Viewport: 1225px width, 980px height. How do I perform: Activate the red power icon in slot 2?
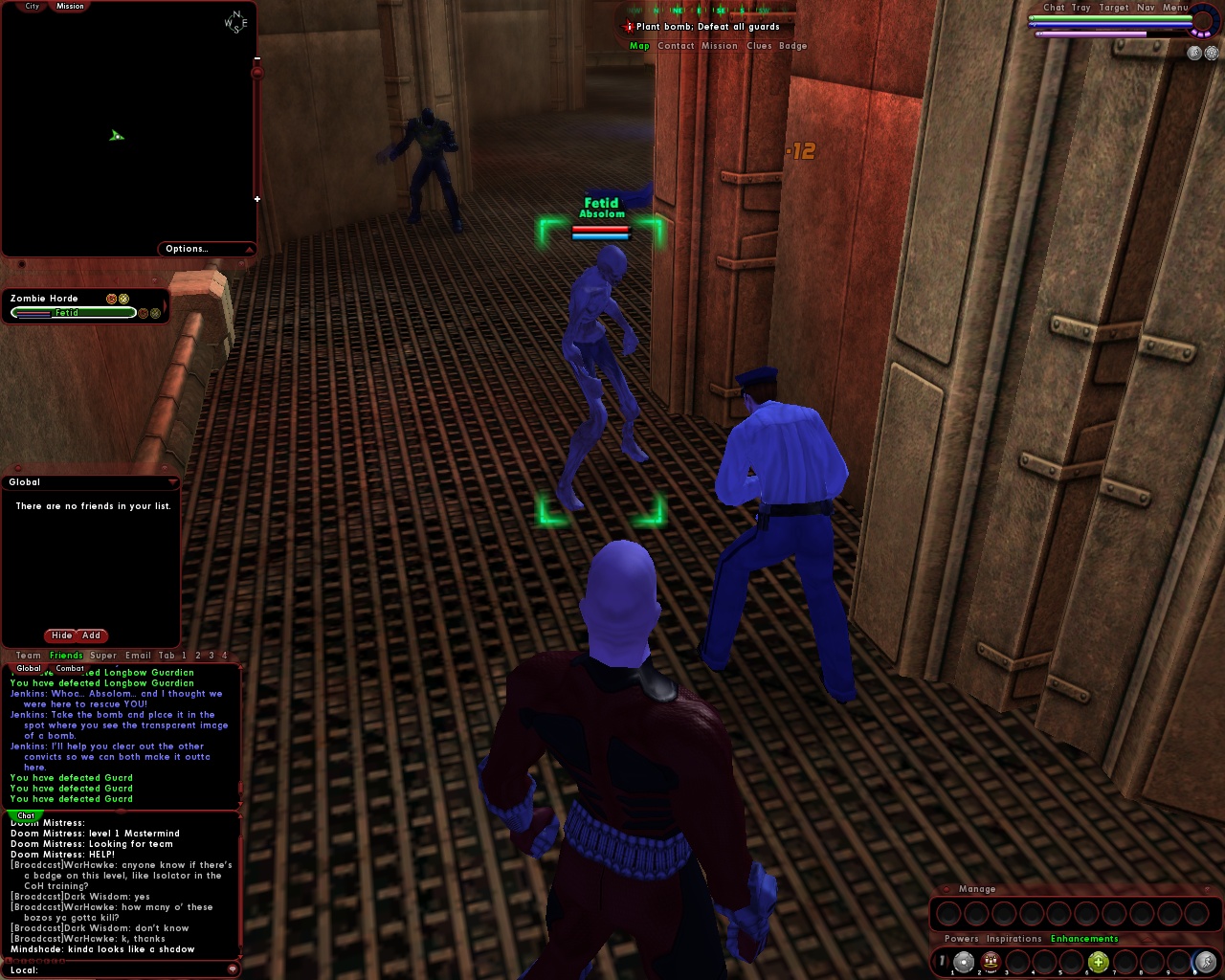tap(991, 962)
